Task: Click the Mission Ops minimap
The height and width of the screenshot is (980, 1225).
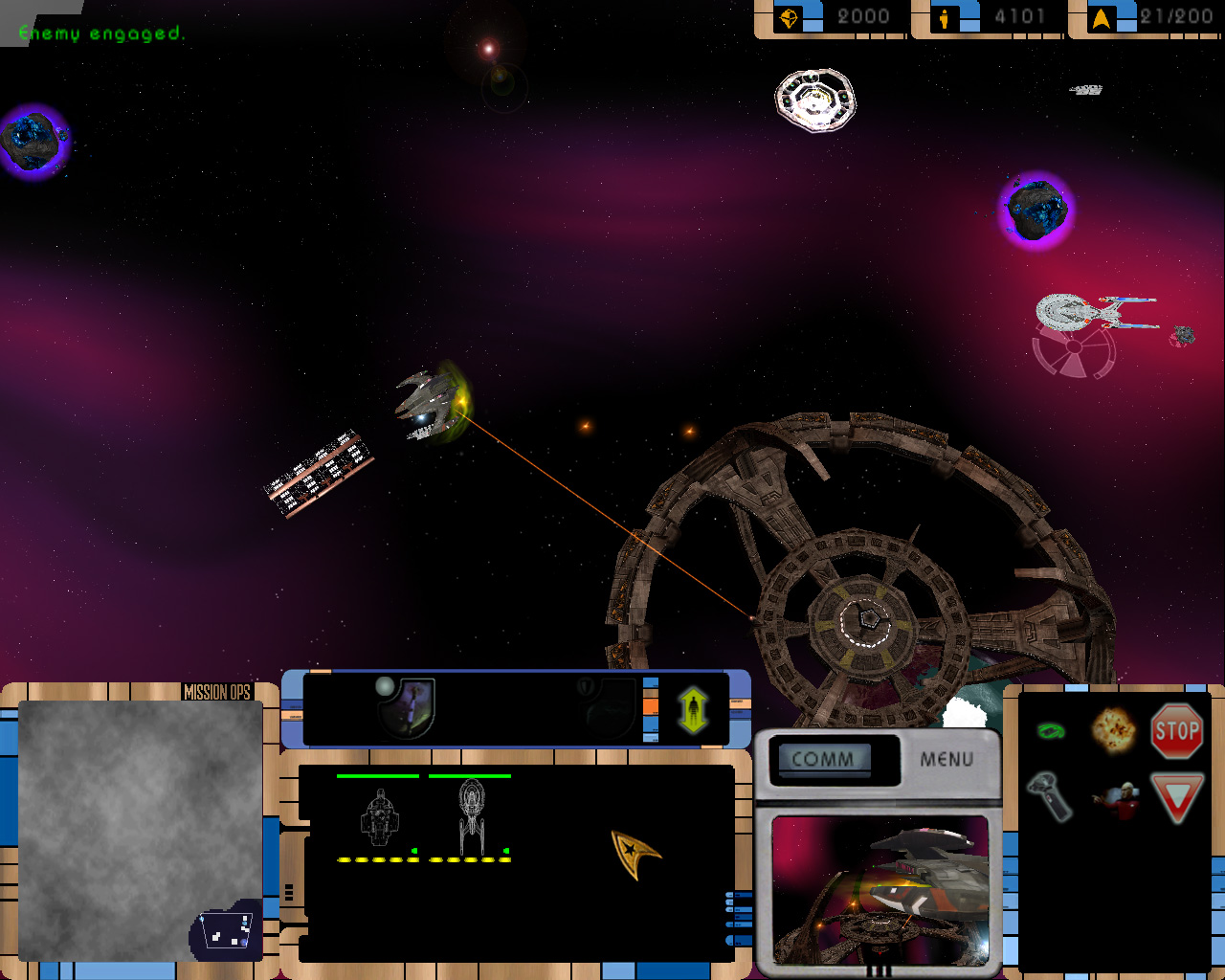Action: (x=140, y=829)
